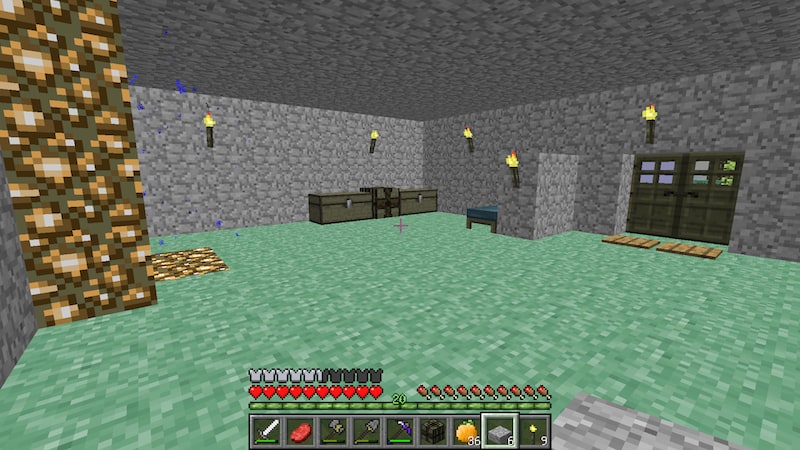The image size is (800, 450).
Task: Choose the axe in the hotbar
Action: [334, 432]
